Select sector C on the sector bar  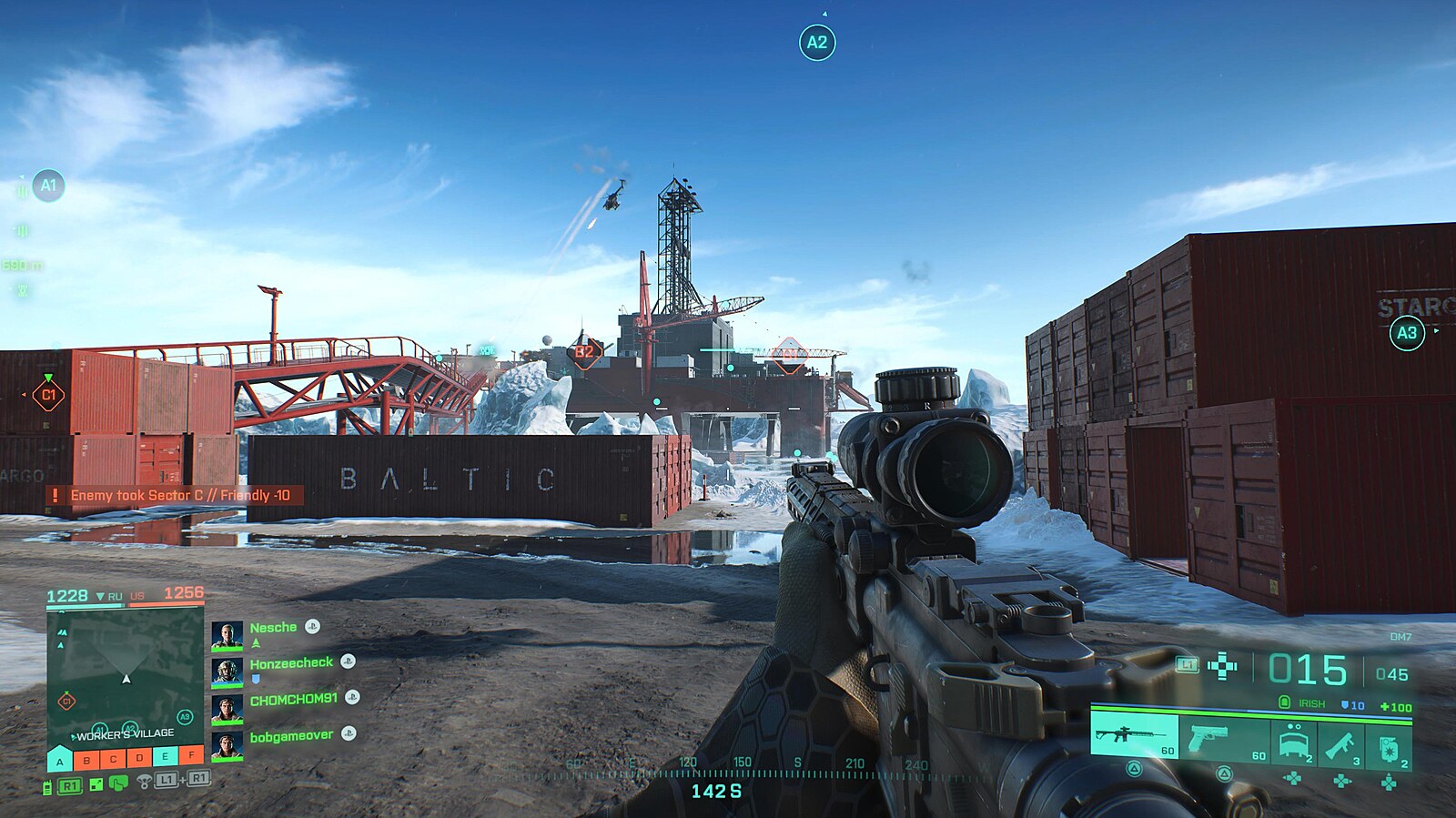click(113, 759)
